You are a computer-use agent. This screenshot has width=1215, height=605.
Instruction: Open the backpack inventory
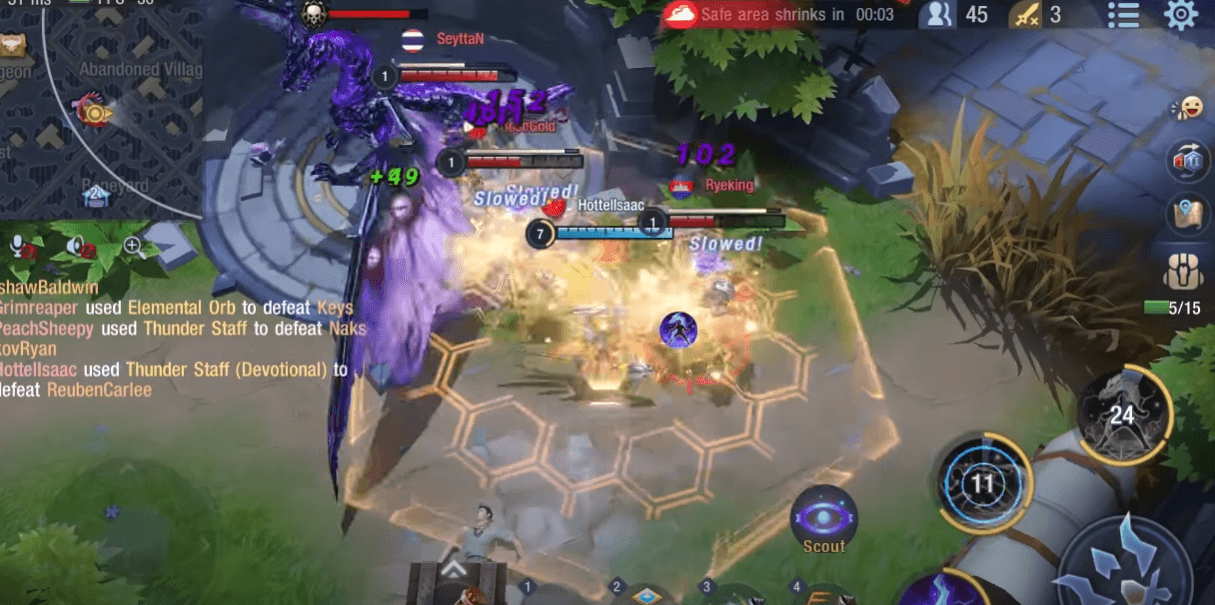coord(1184,271)
